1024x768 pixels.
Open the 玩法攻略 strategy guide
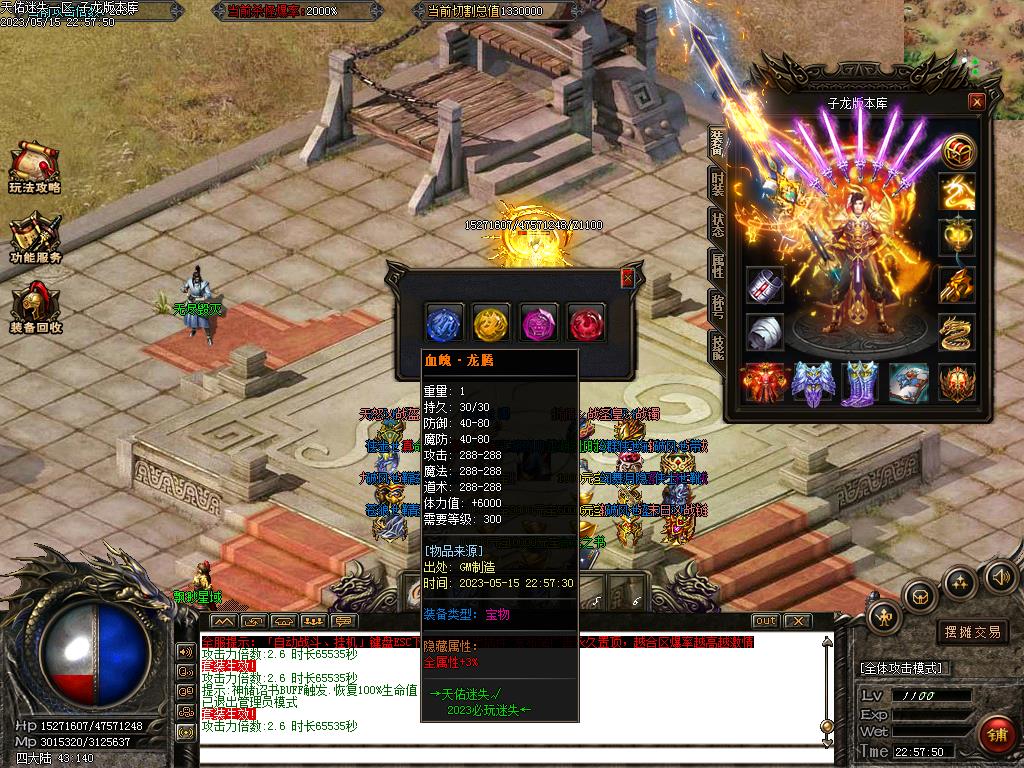(x=35, y=167)
